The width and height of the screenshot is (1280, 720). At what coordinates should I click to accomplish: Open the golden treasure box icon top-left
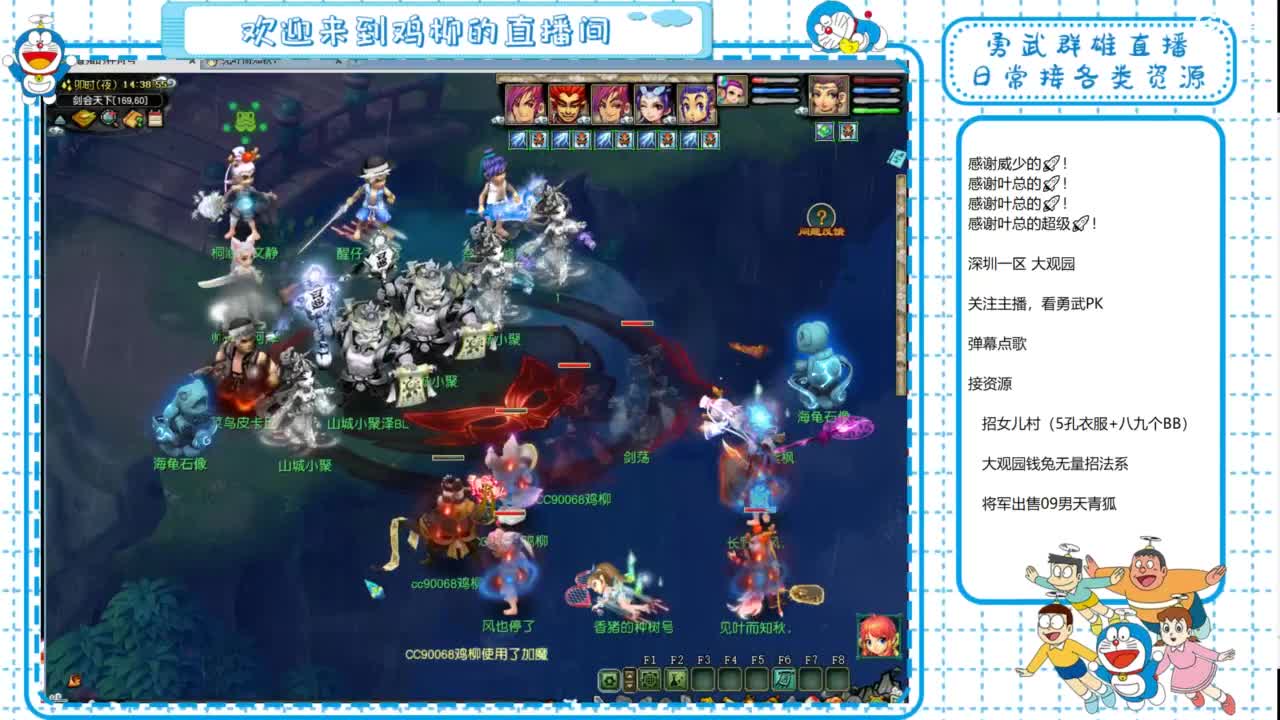point(84,119)
